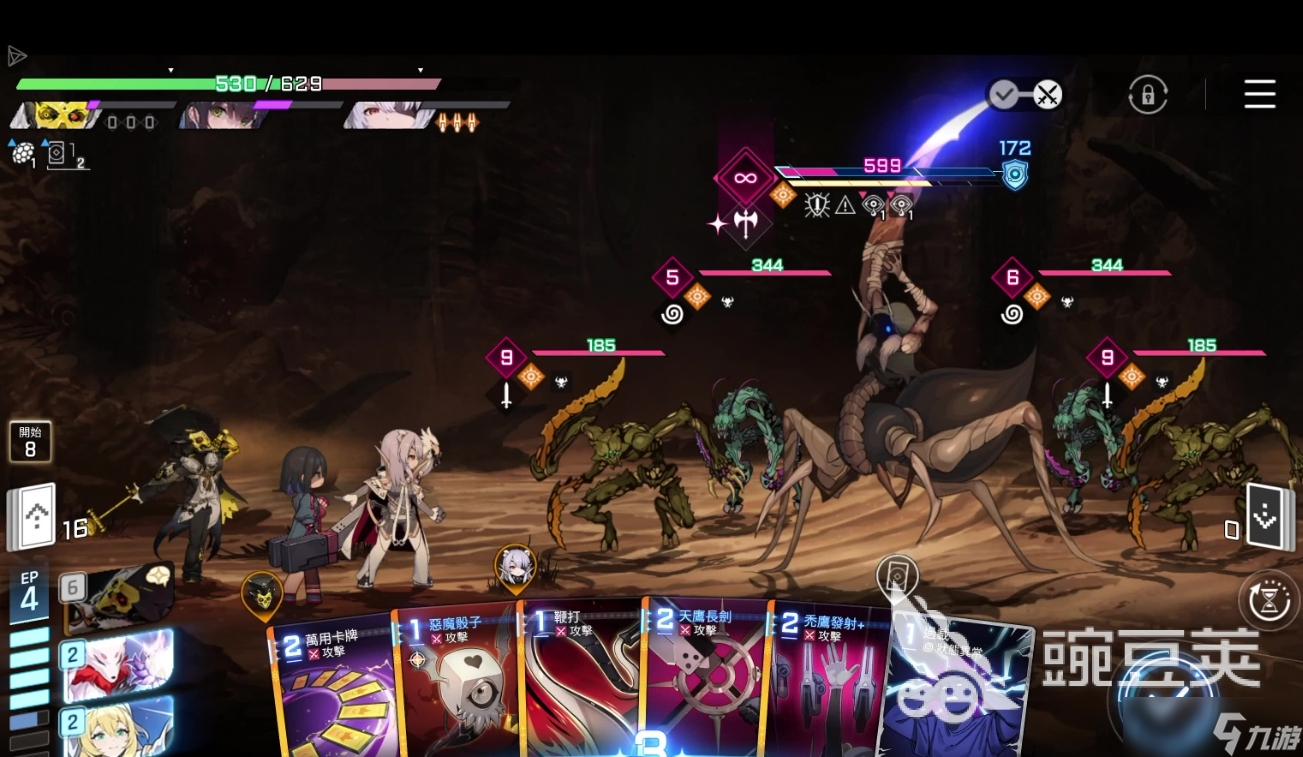Use the blonde girl skill card
This screenshot has width=1303, height=757.
tap(118, 727)
